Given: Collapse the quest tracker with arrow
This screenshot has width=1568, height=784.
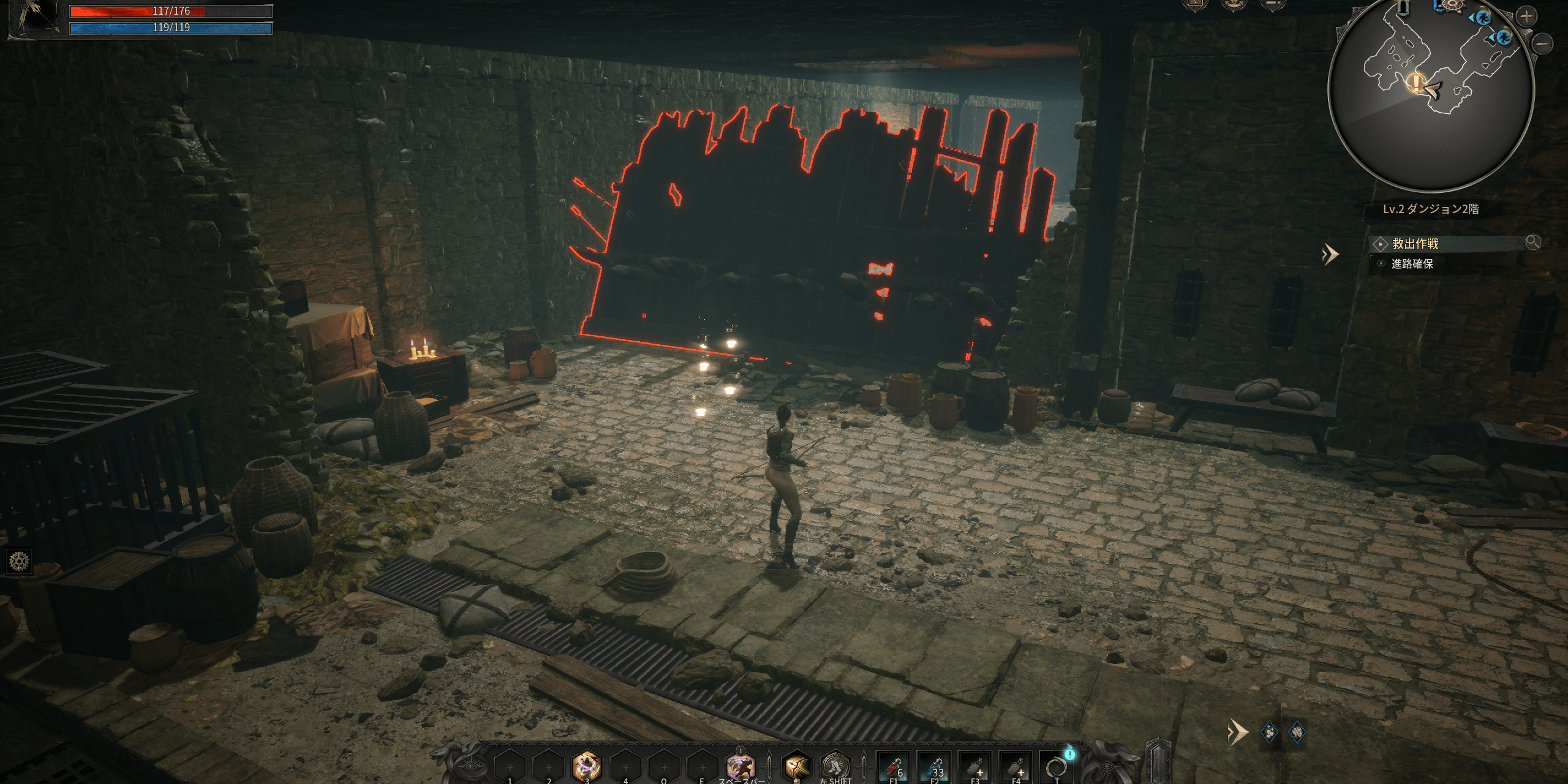Looking at the screenshot, I should coord(1330,254).
